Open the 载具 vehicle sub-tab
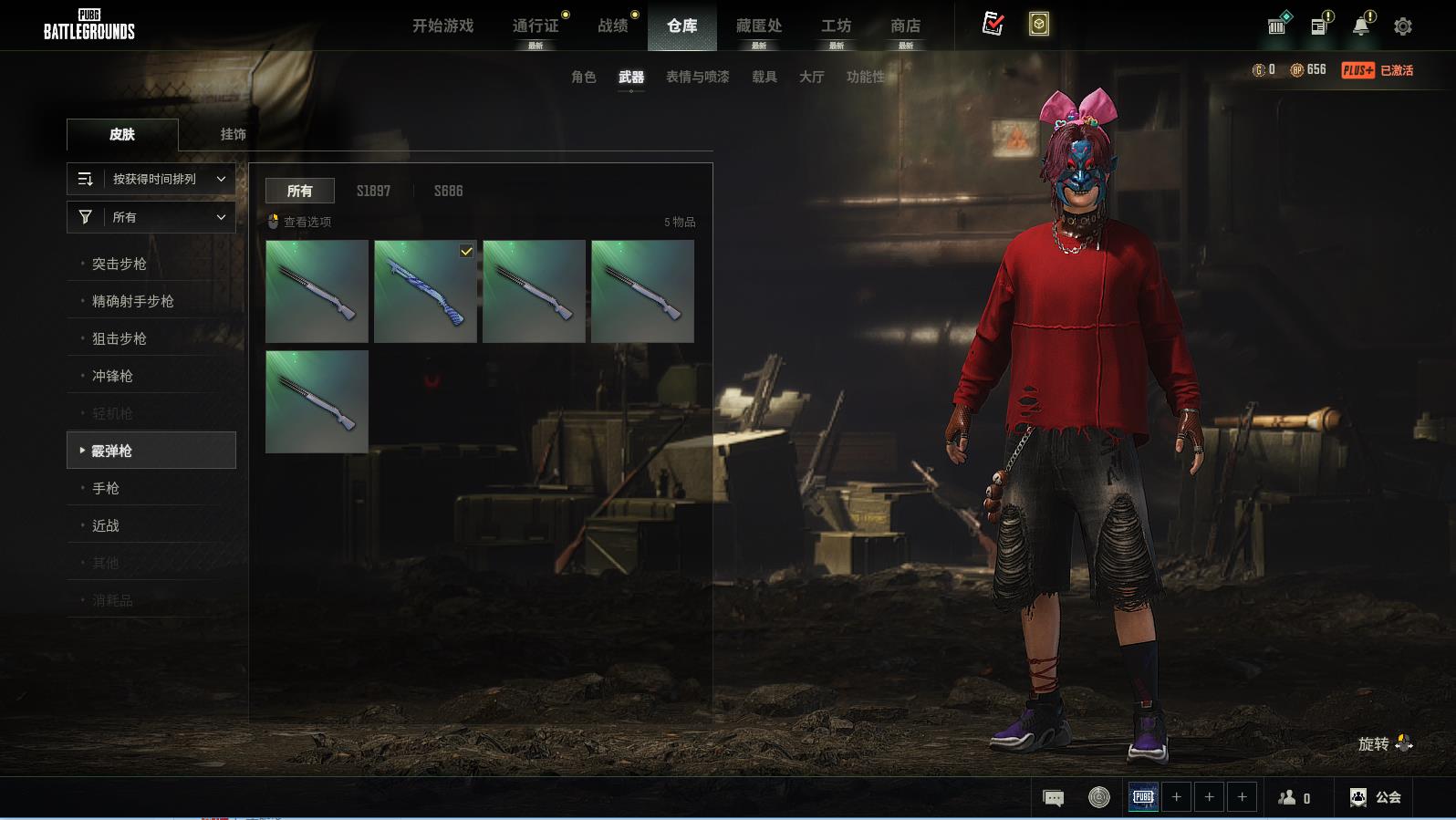1456x820 pixels. point(764,77)
